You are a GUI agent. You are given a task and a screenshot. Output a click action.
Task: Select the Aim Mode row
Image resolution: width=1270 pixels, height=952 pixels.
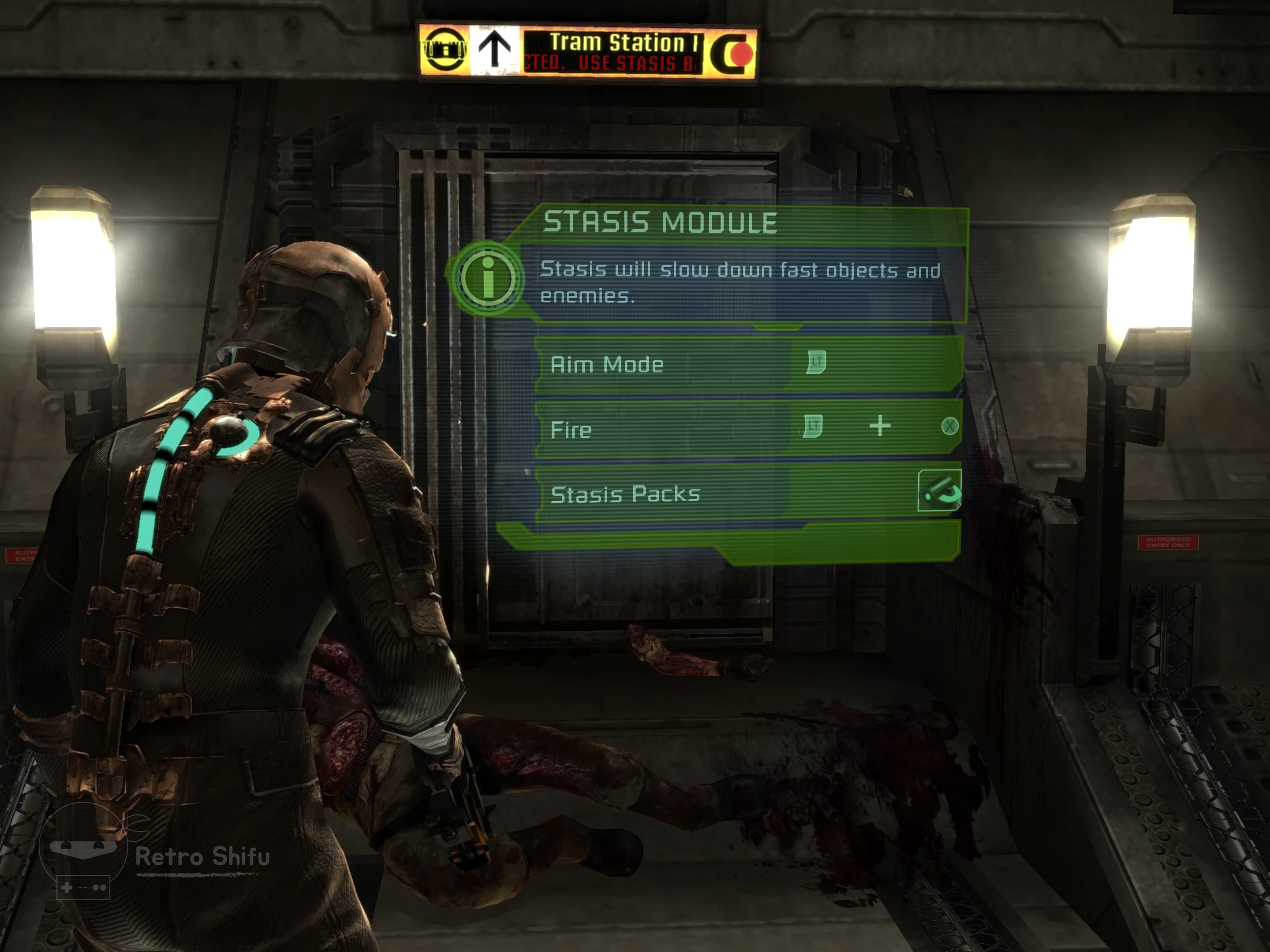click(747, 364)
